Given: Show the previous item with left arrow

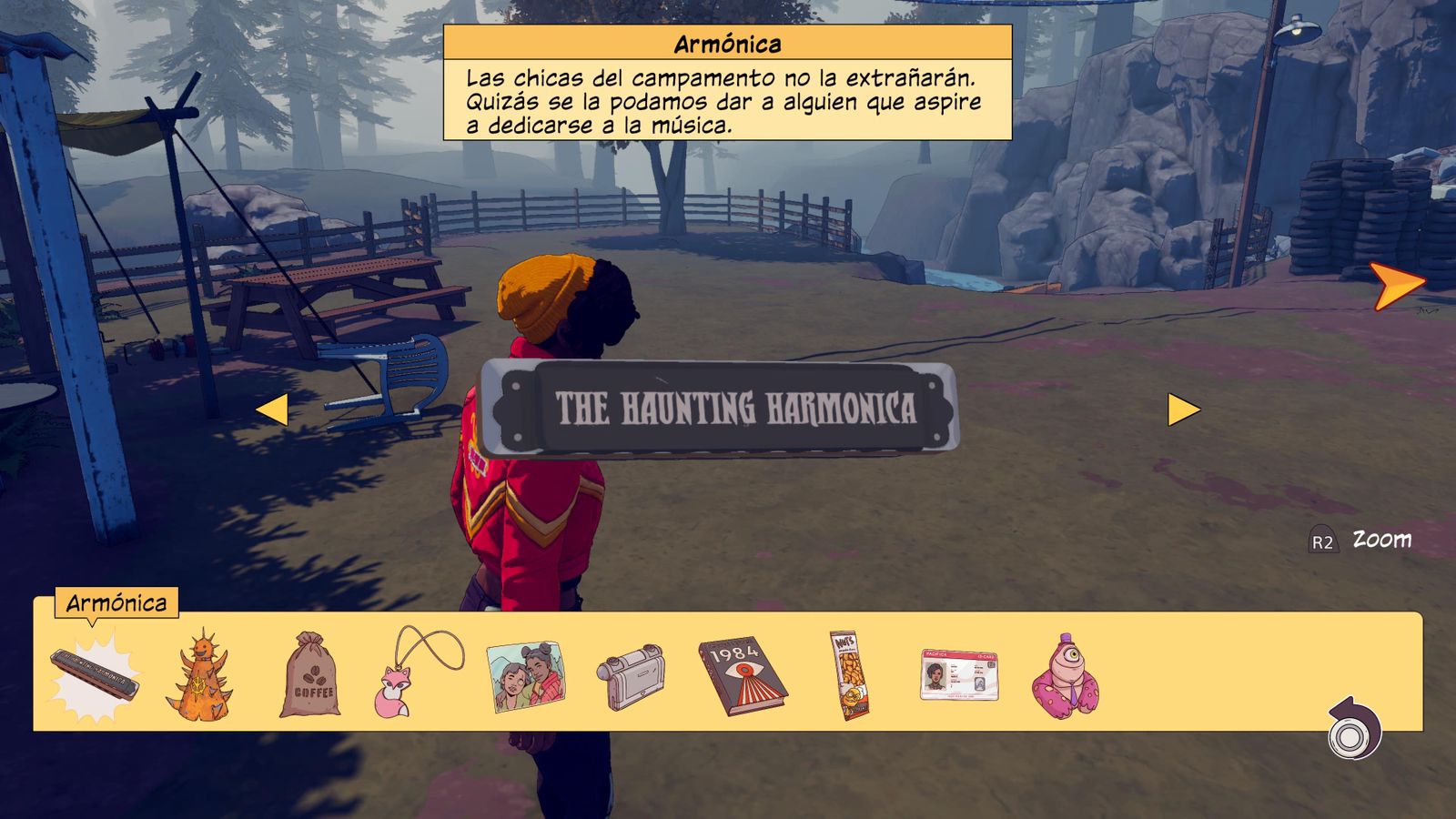Looking at the screenshot, I should 272,409.
